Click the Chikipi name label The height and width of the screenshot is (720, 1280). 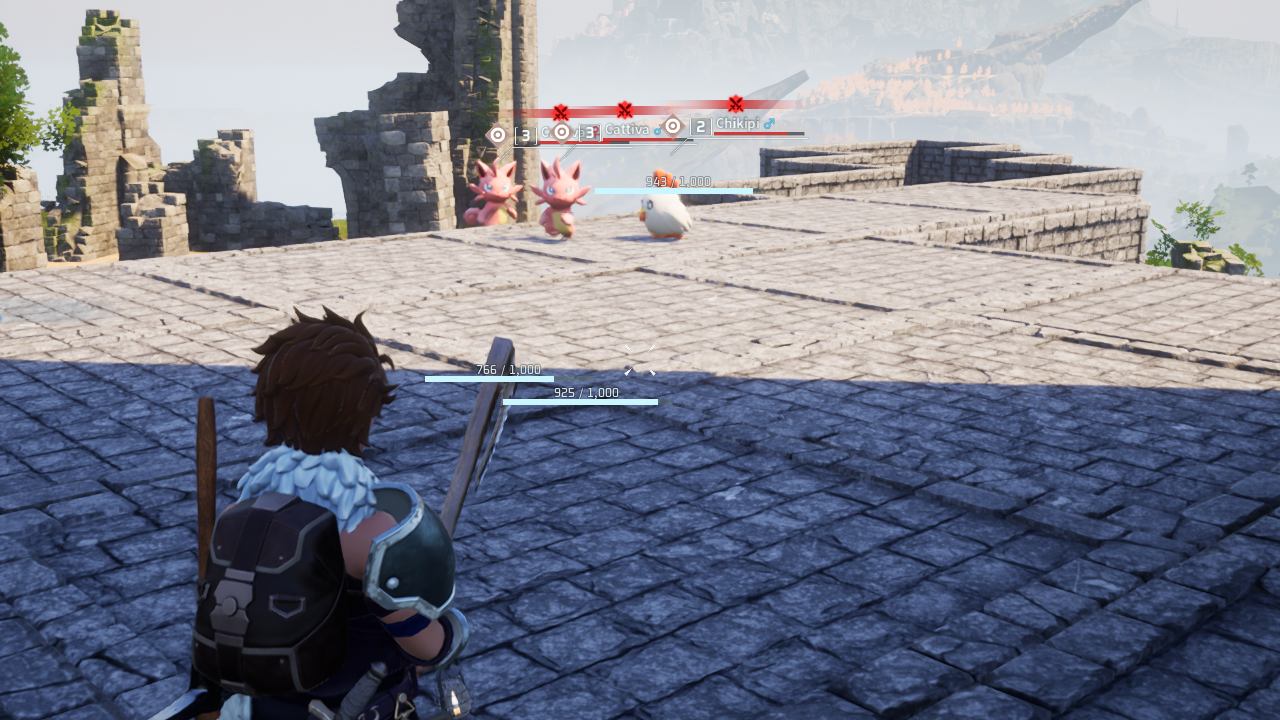coord(738,123)
